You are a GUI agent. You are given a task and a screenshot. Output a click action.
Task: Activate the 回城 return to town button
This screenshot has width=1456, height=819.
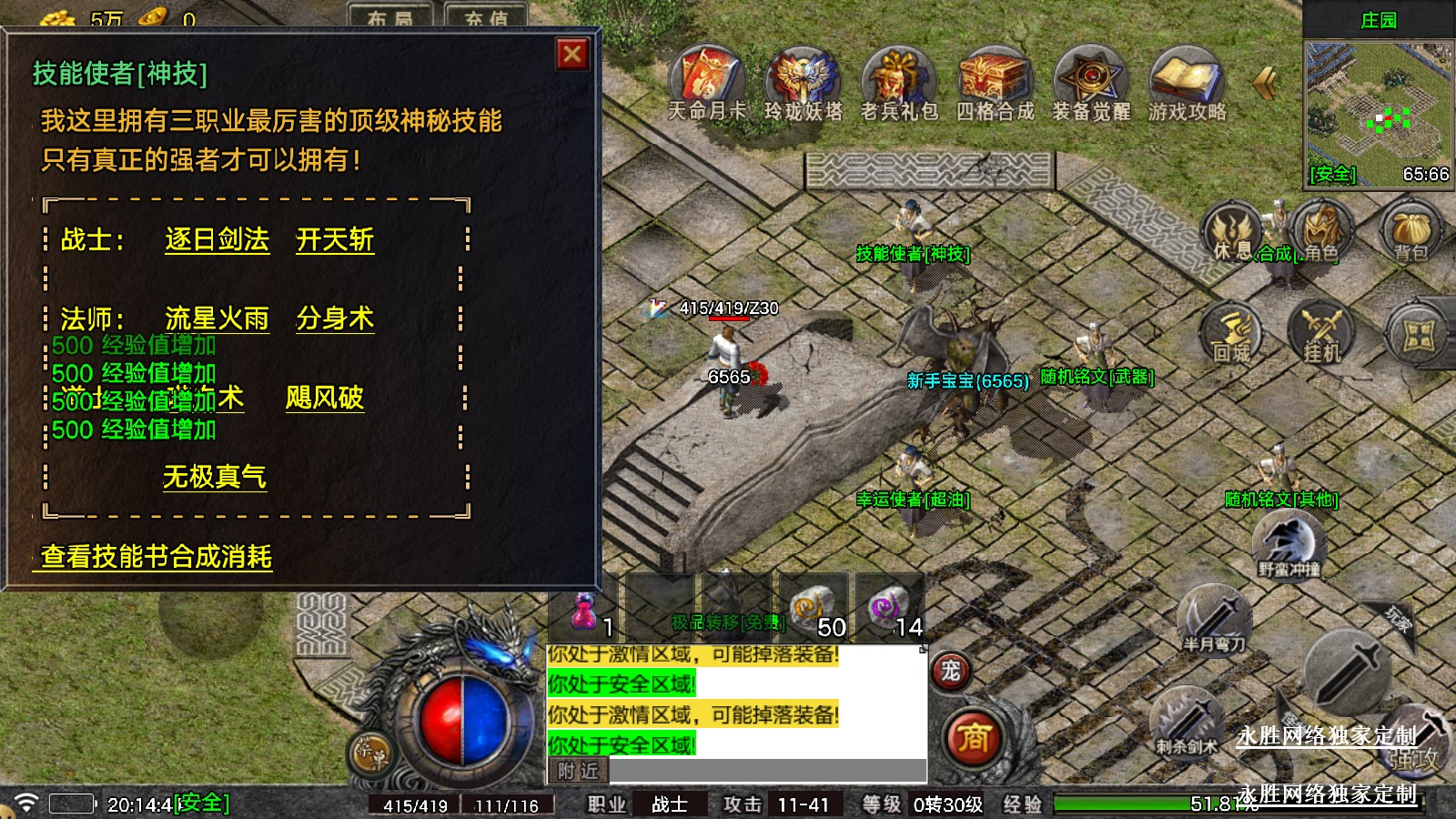pos(1231,333)
